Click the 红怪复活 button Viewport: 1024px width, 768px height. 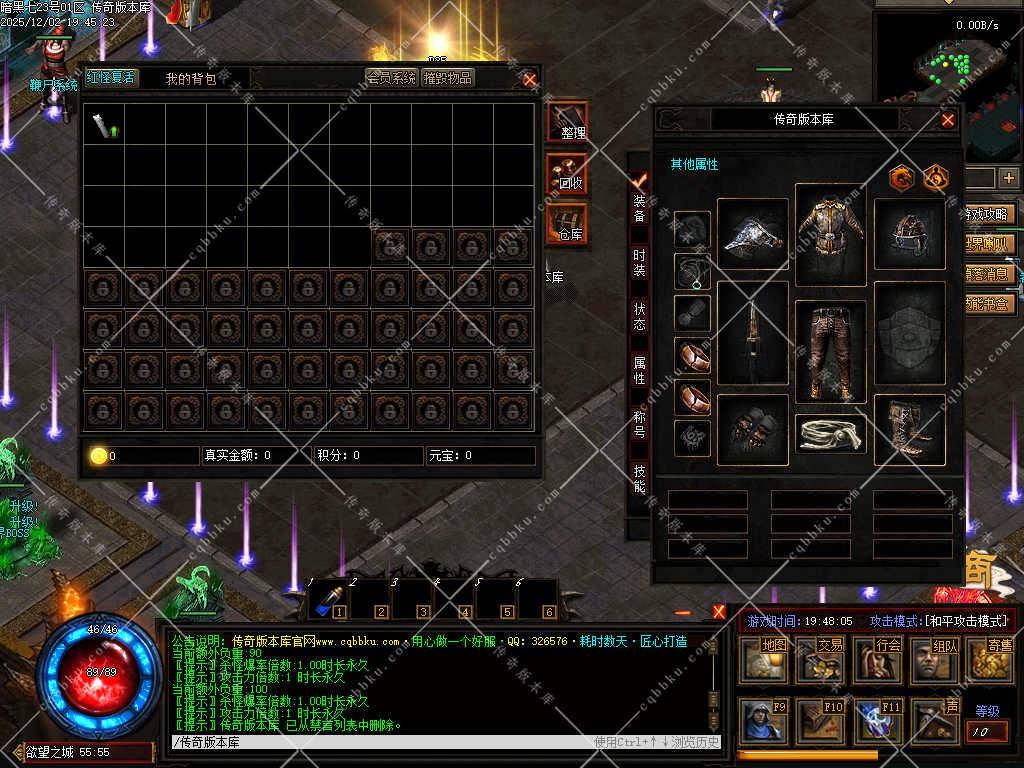pos(110,78)
